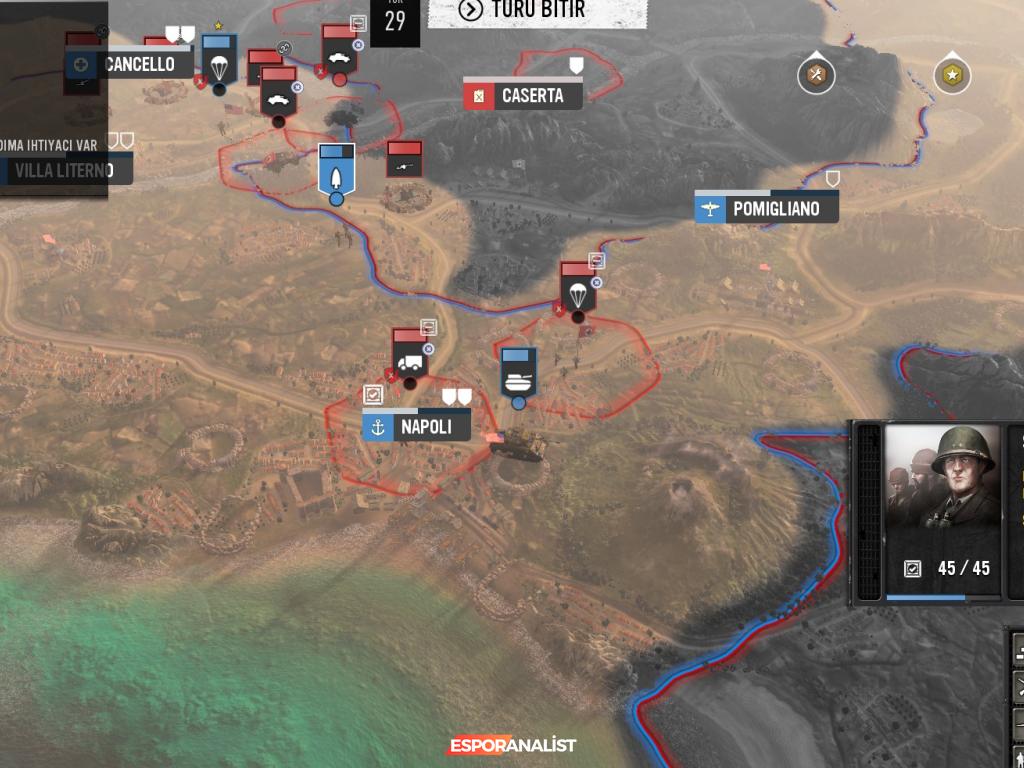The height and width of the screenshot is (768, 1024).
Task: Target the red enemy truck unit
Action: 409,357
